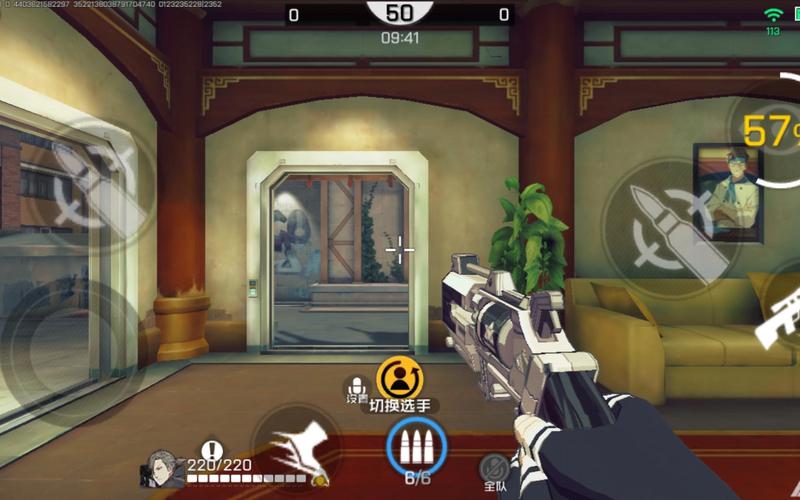800x500 pixels.
Task: Select the grey-haired character portrait
Action: pyautogui.click(x=165, y=470)
